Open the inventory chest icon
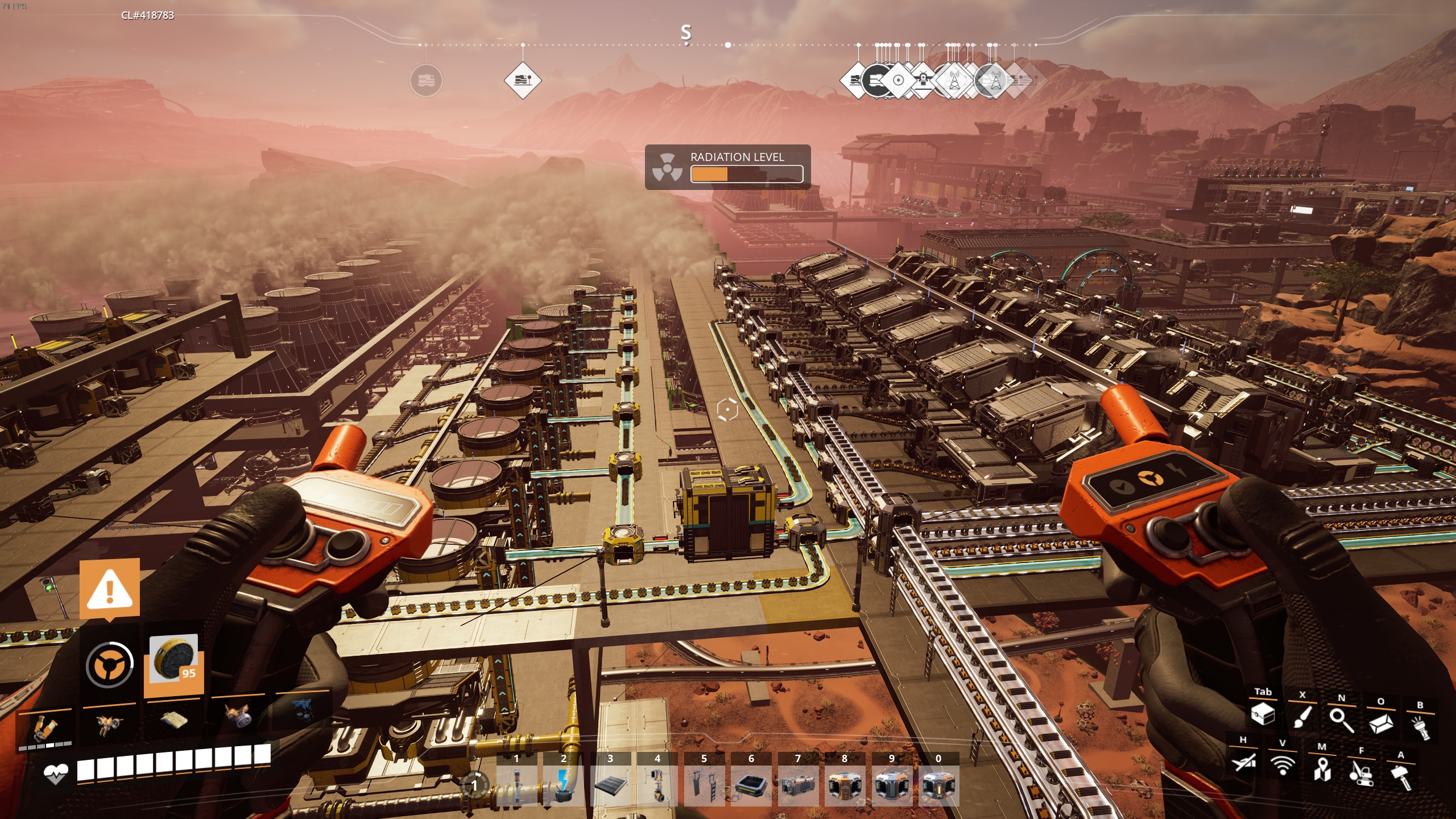Viewport: 1456px width, 819px height. (x=1263, y=713)
